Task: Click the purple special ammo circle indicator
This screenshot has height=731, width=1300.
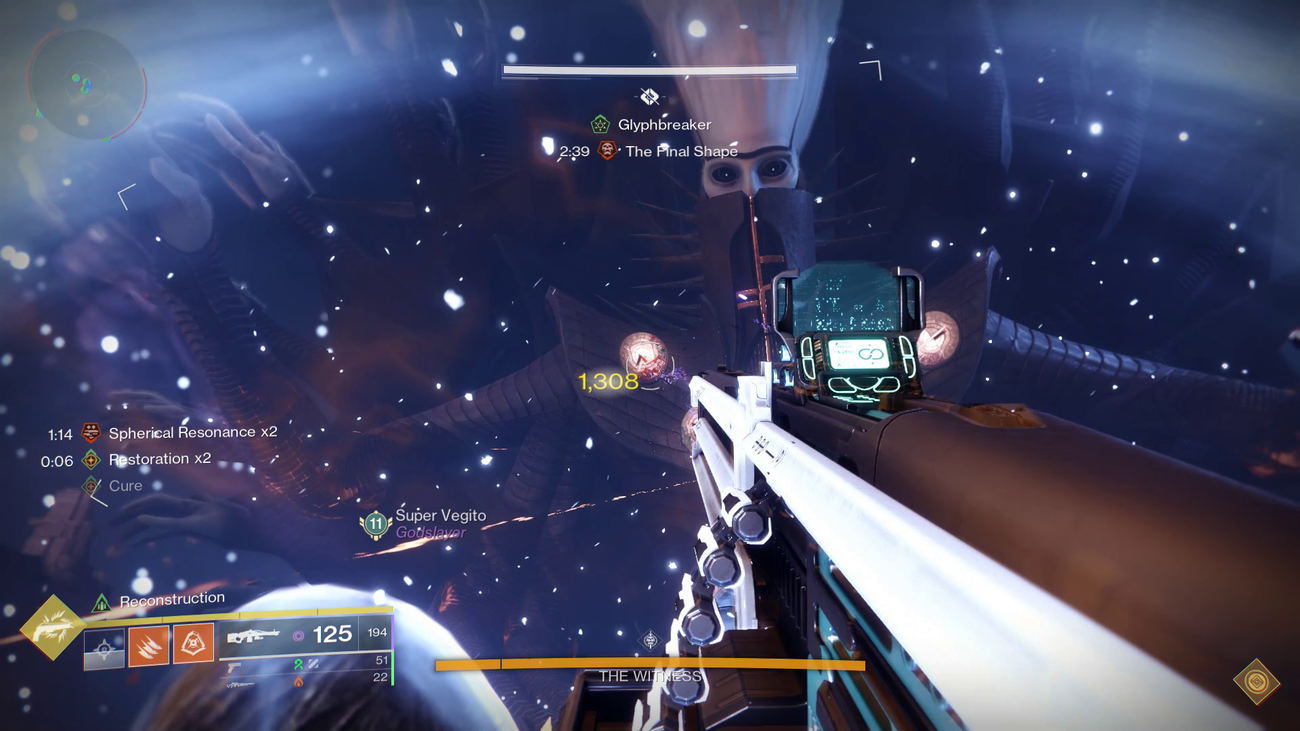Action: (x=298, y=634)
